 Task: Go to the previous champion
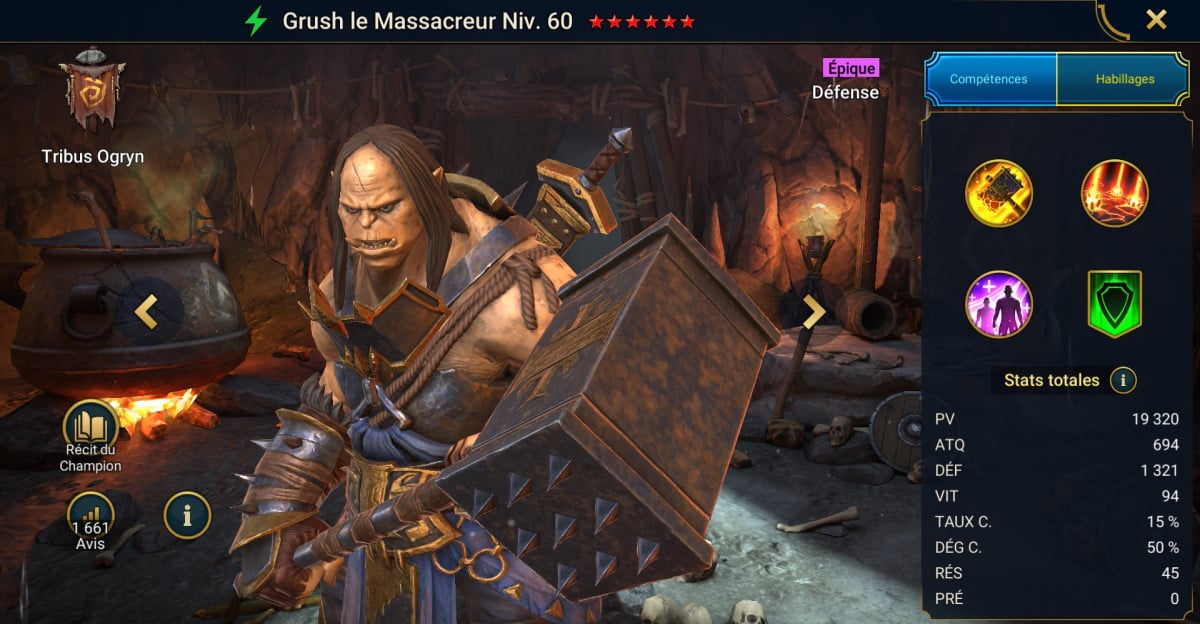(x=147, y=312)
